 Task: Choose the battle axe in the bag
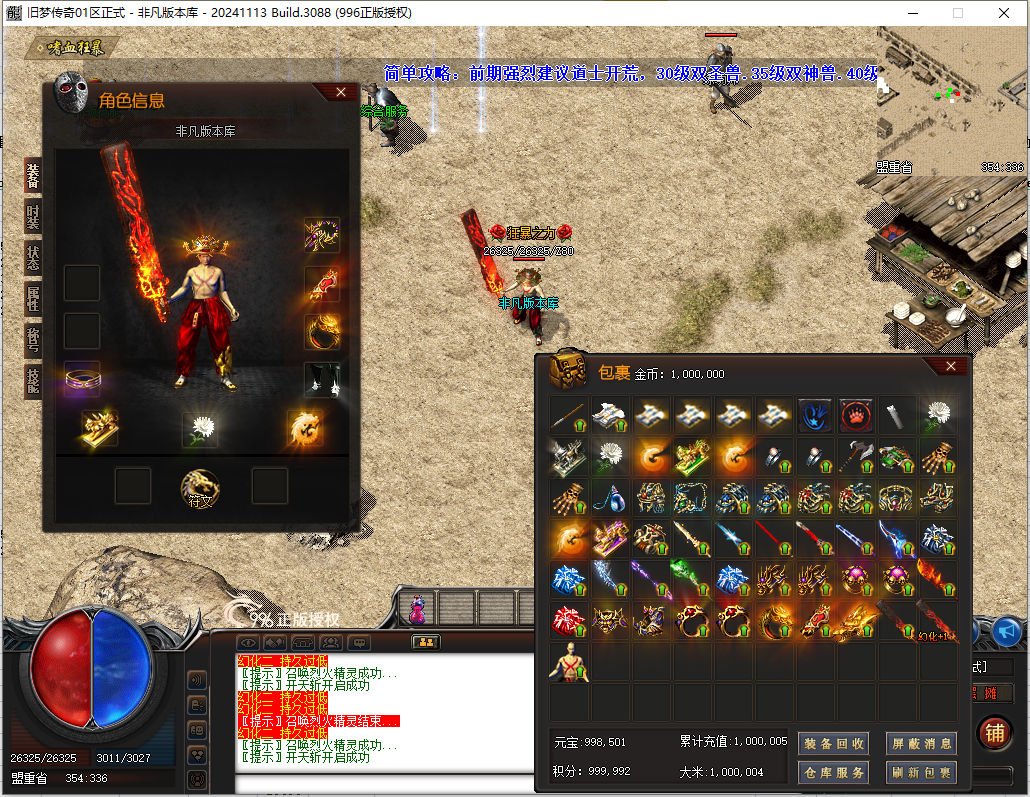pos(856,457)
